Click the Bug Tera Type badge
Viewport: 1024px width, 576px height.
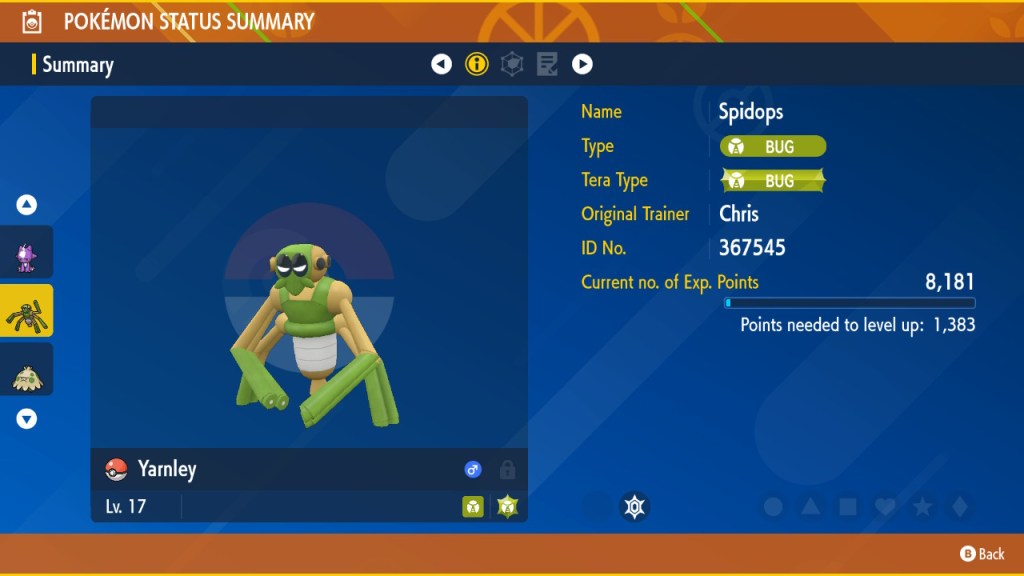pyautogui.click(x=773, y=181)
